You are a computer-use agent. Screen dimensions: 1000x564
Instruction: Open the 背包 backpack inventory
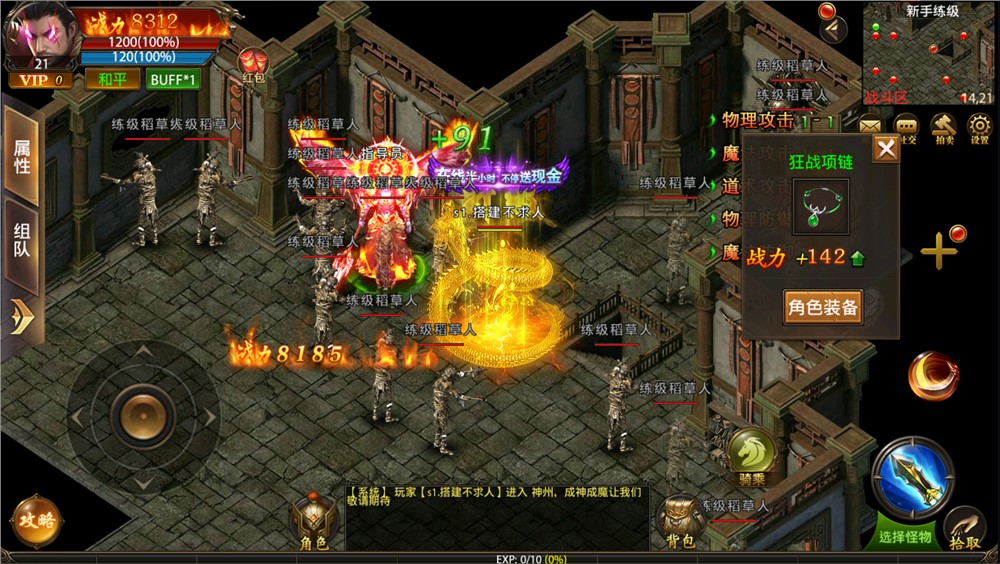click(680, 522)
